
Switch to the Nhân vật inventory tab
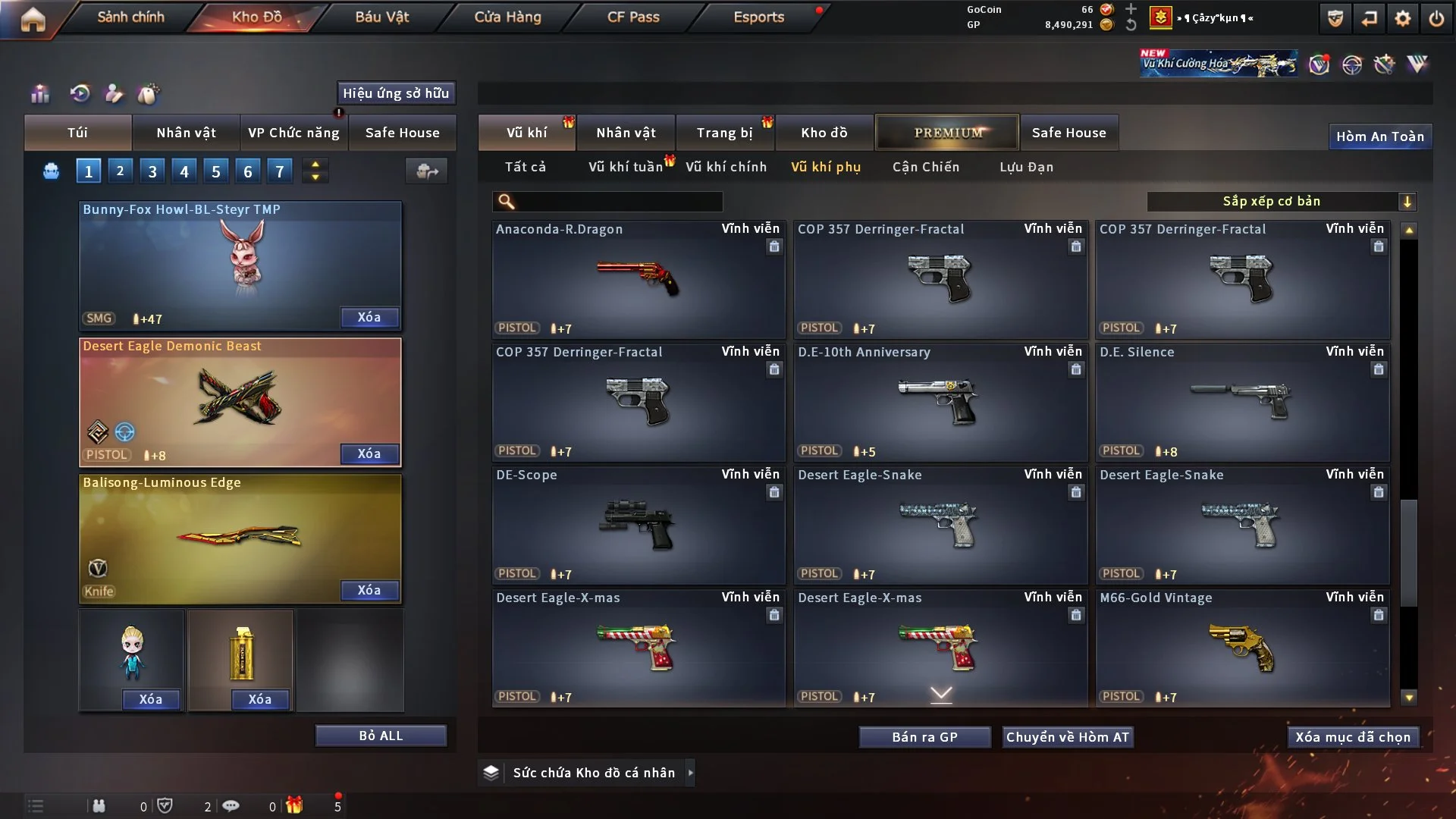pos(626,133)
